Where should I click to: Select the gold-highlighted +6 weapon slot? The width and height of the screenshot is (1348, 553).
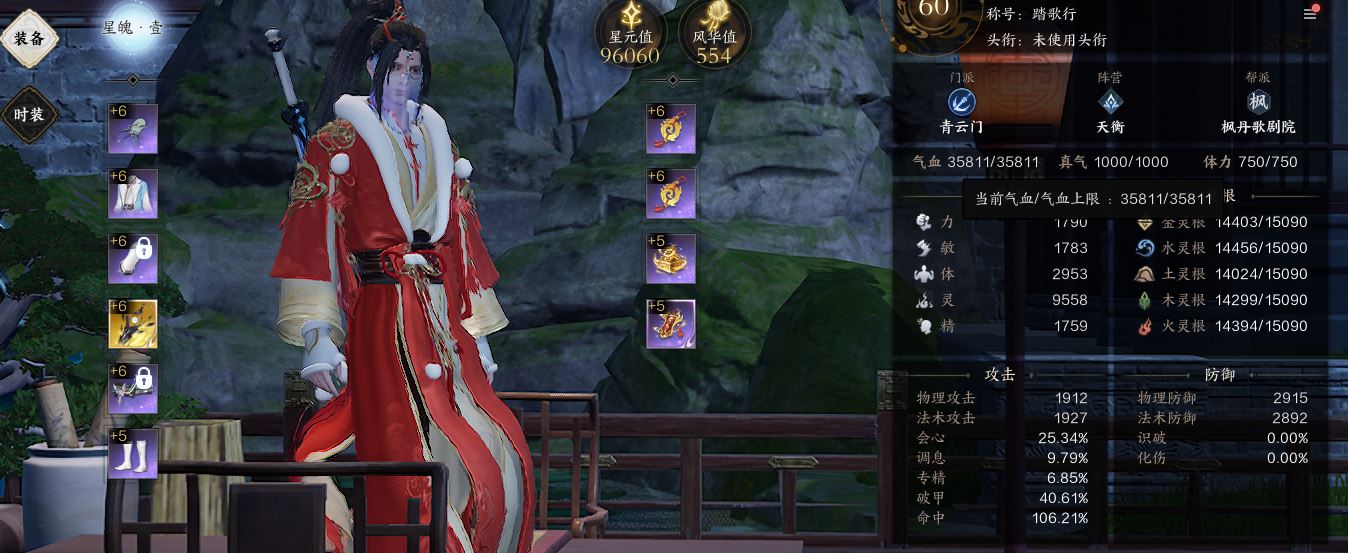pyautogui.click(x=133, y=324)
